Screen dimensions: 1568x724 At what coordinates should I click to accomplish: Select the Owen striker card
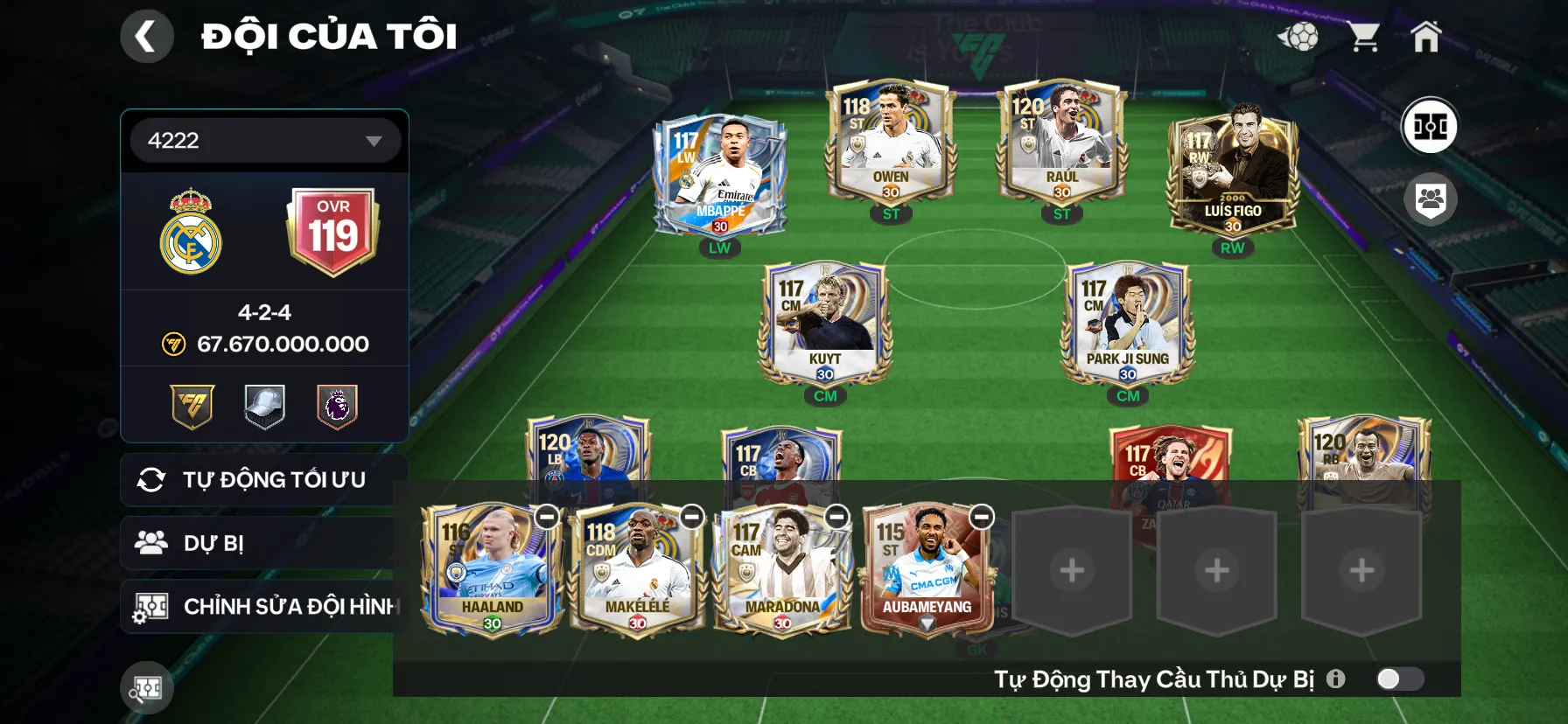(890, 143)
